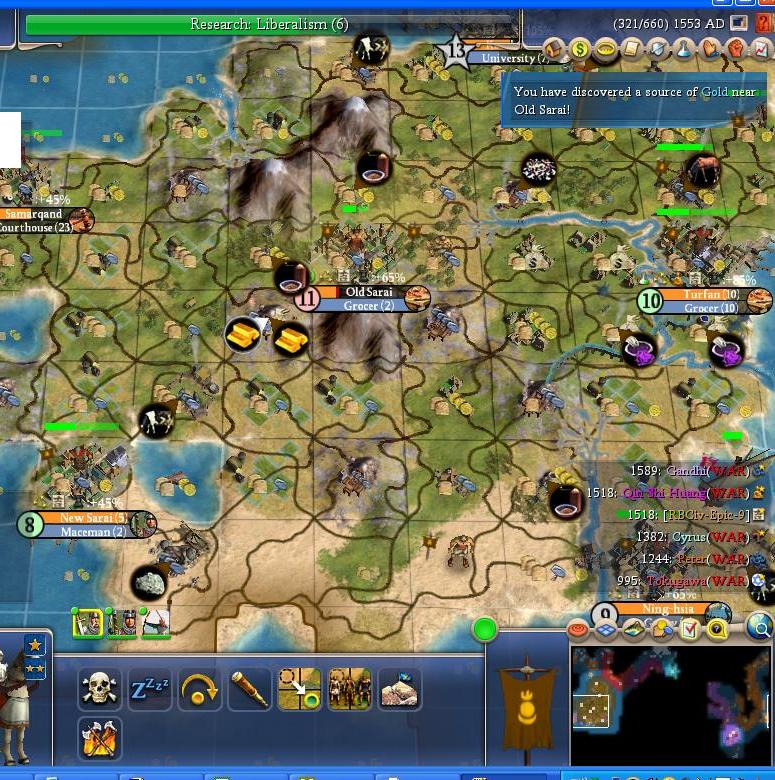Open the Liberalism research bar

(270, 24)
